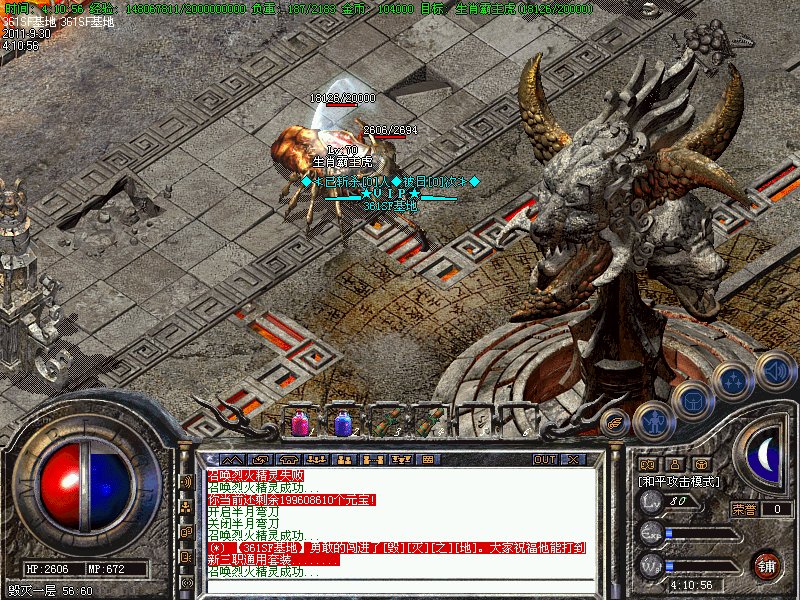Select the scroll in belt slot 3
The image size is (800, 600).
pyautogui.click(x=385, y=422)
